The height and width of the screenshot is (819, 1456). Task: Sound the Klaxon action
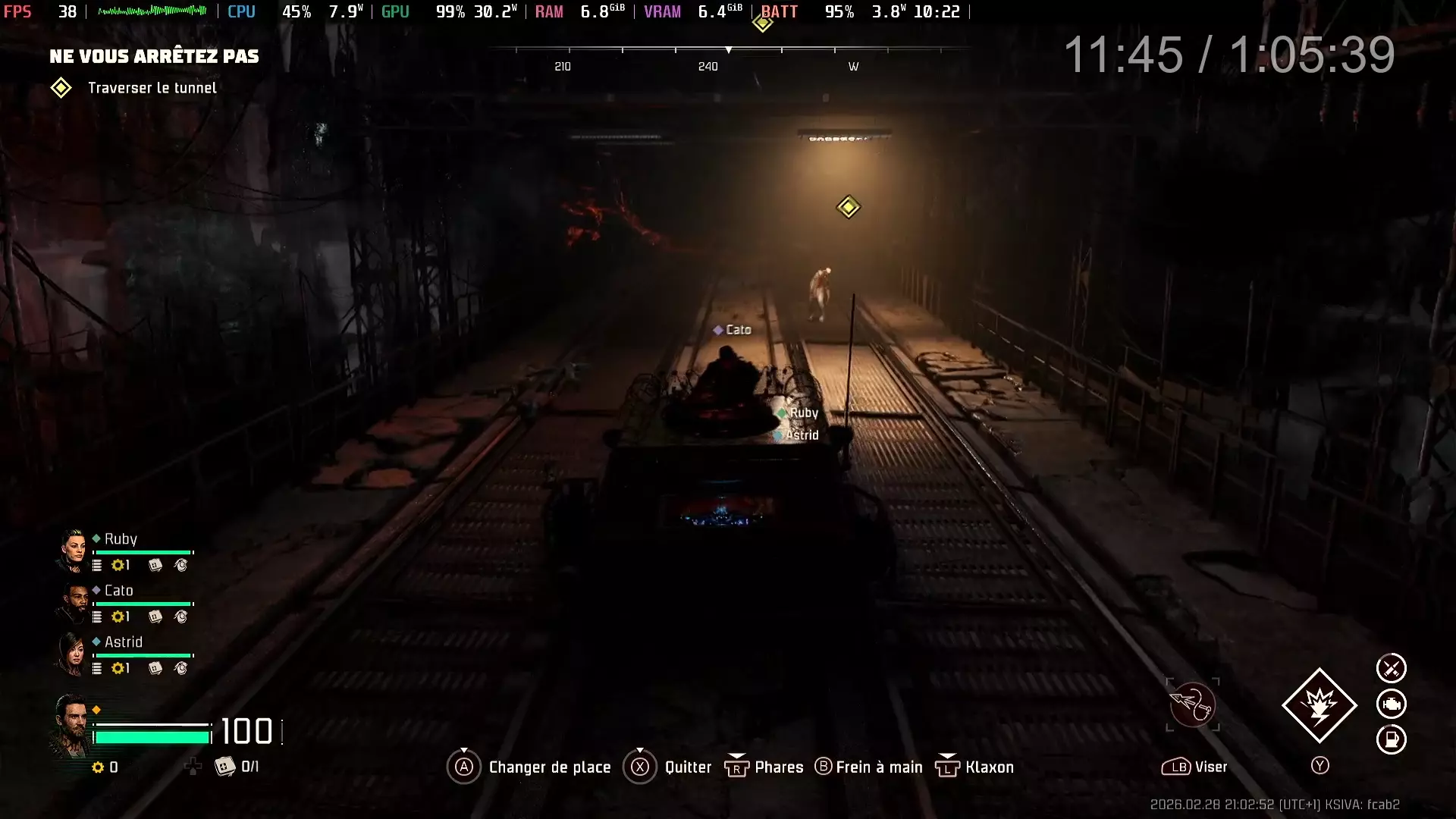[988, 767]
